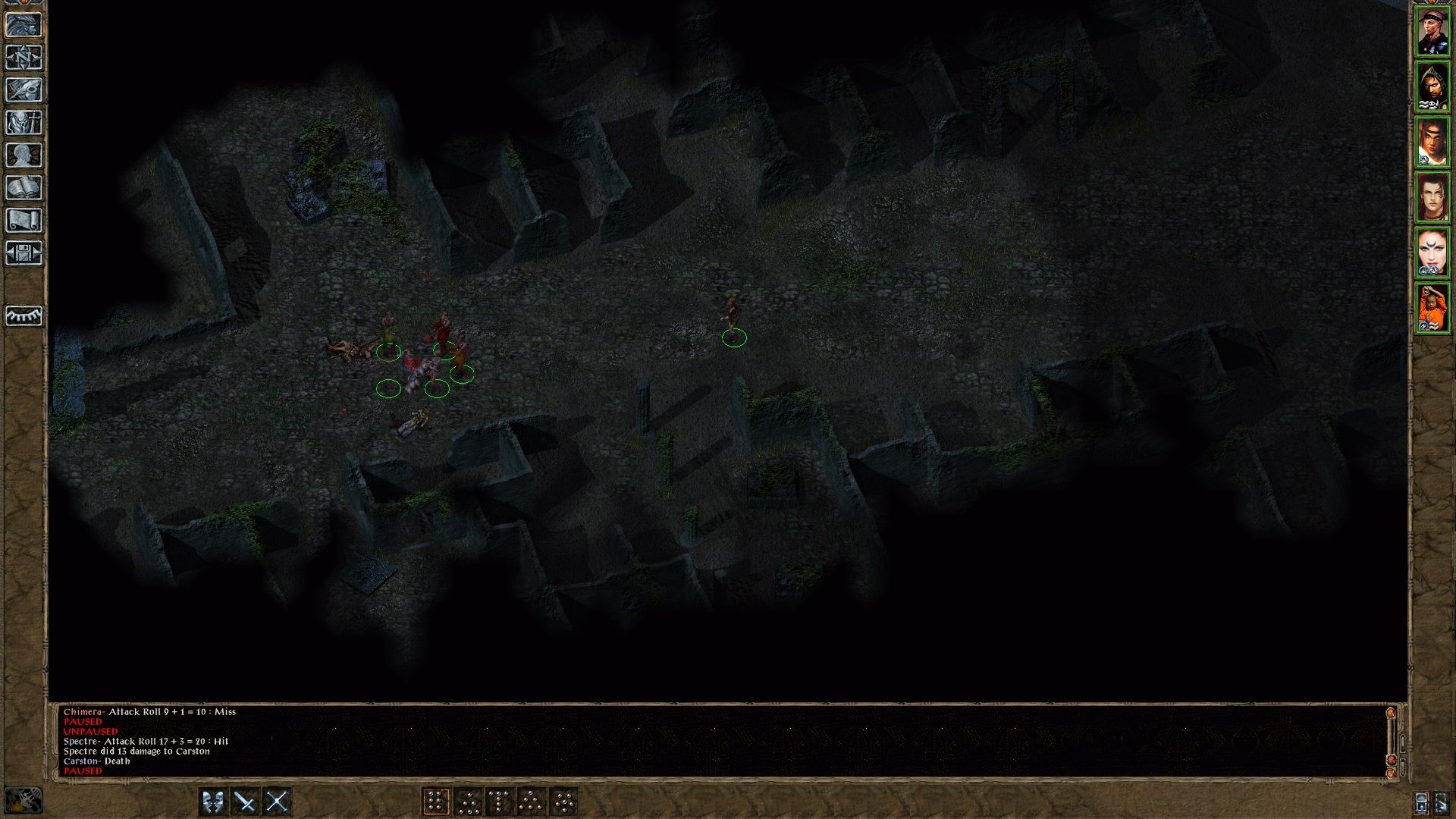Open the world map
Screen dimensions: 1456x819
pyautogui.click(x=25, y=56)
